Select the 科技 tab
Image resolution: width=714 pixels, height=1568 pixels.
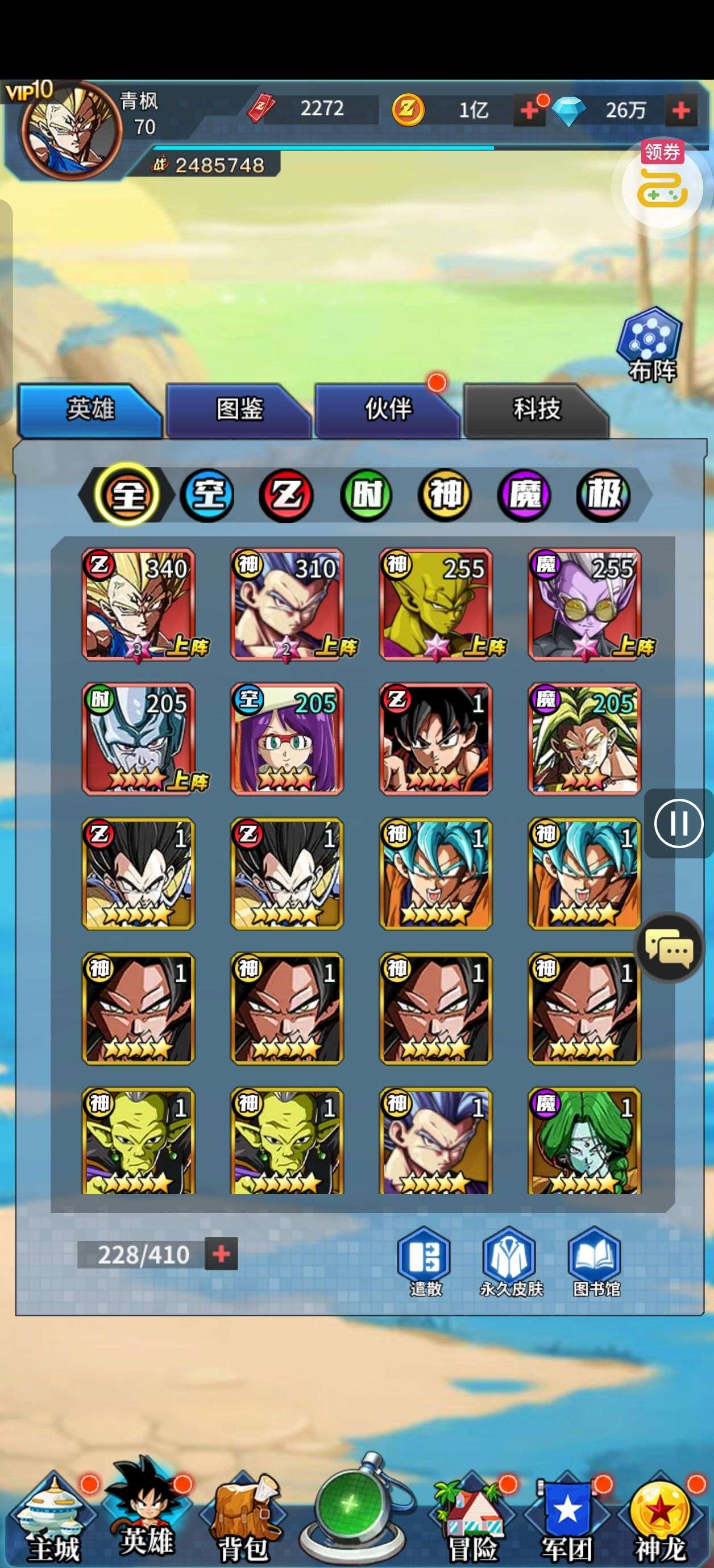pyautogui.click(x=536, y=410)
